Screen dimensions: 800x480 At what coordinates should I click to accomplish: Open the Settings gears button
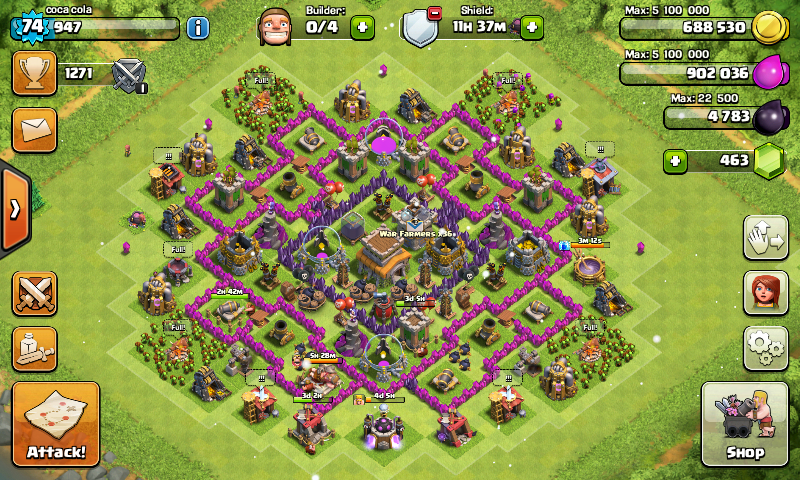click(764, 347)
